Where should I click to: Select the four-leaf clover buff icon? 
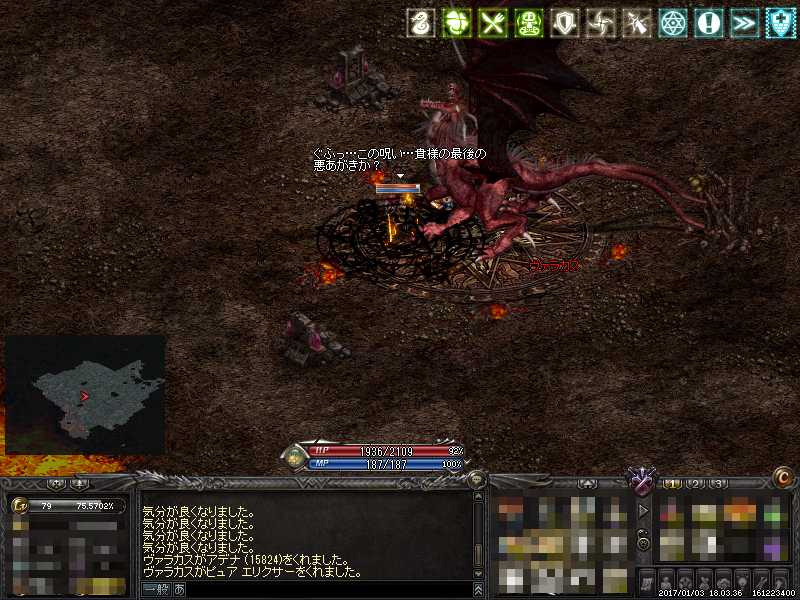tap(456, 22)
